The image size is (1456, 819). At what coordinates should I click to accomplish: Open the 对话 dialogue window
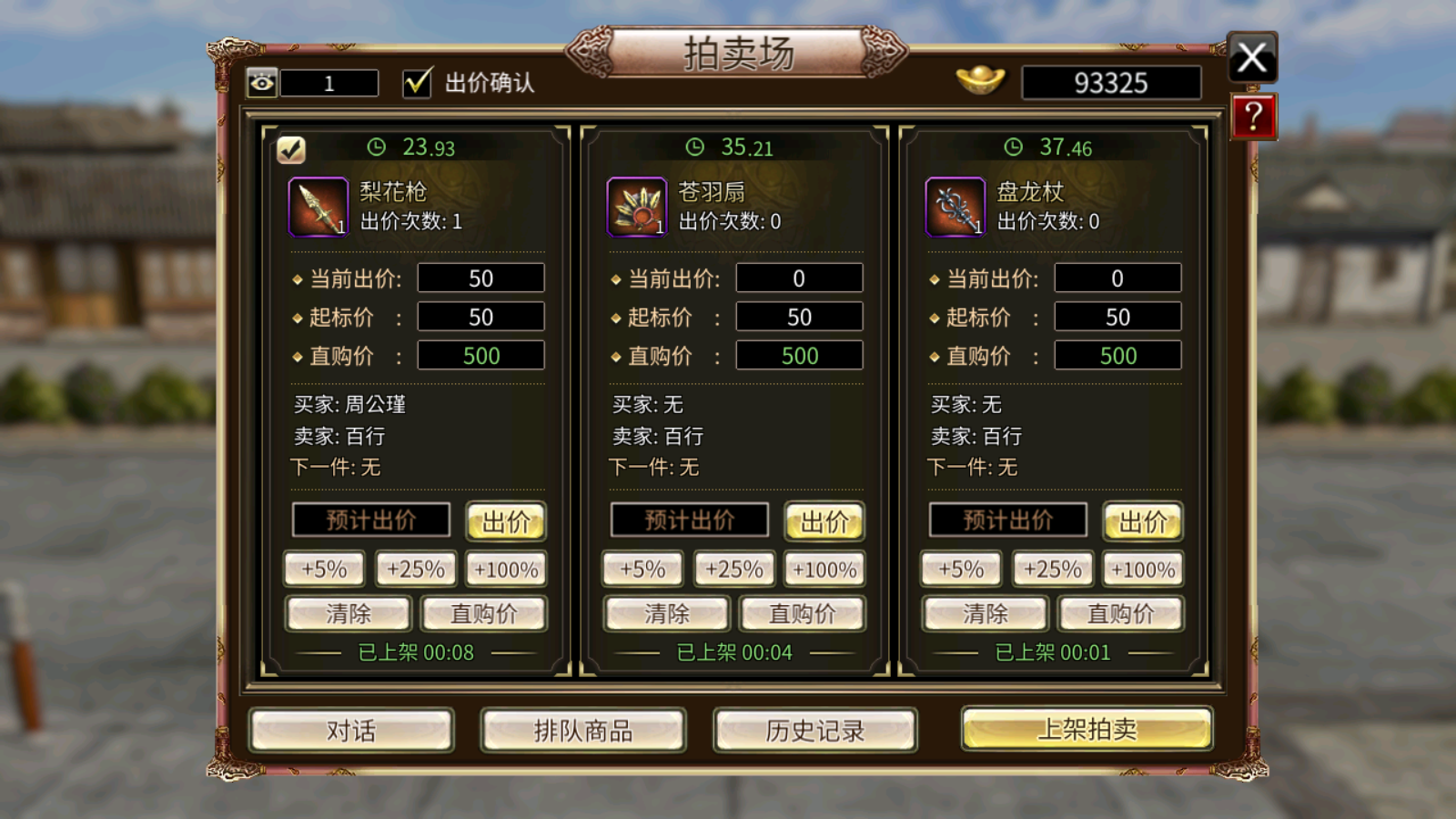(x=351, y=730)
